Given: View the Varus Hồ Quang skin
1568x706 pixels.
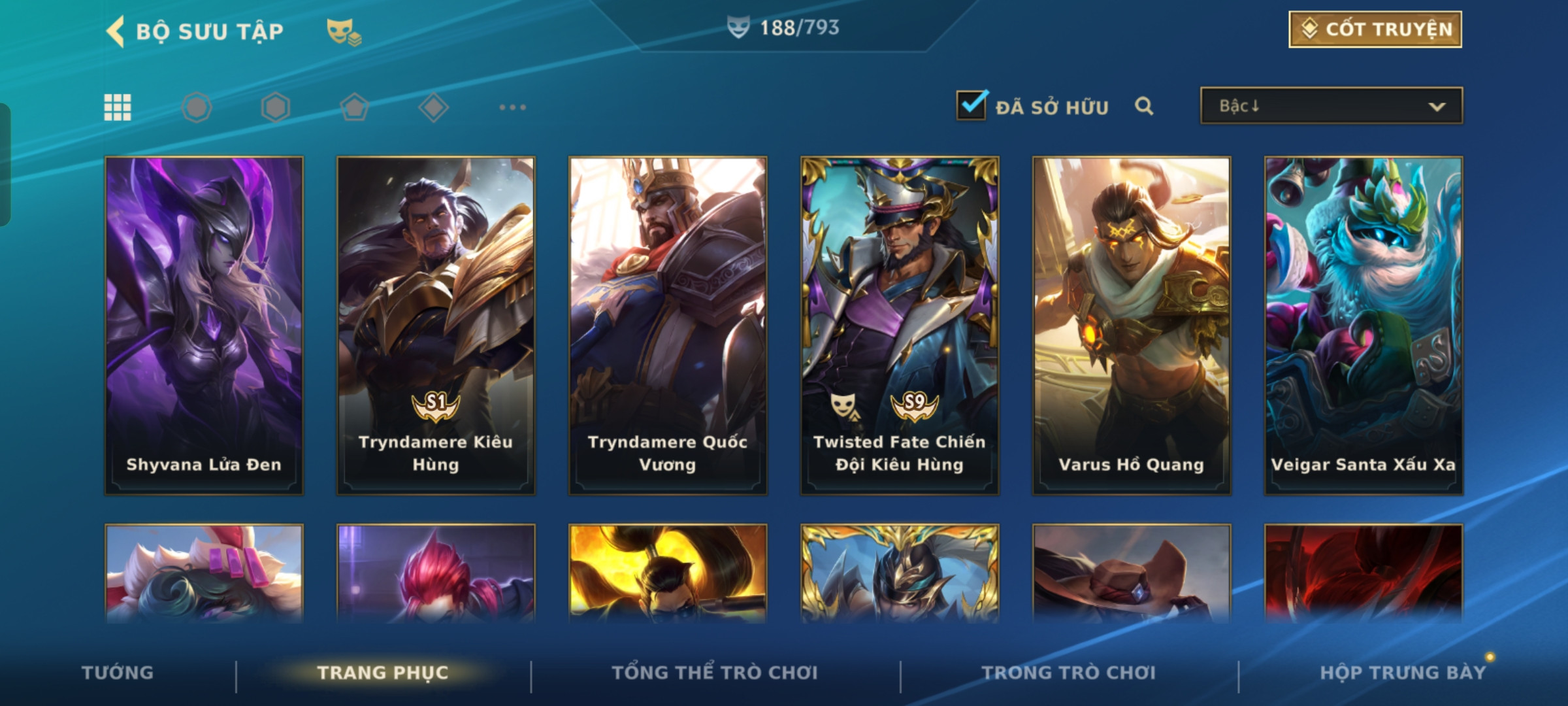Looking at the screenshot, I should point(1132,325).
